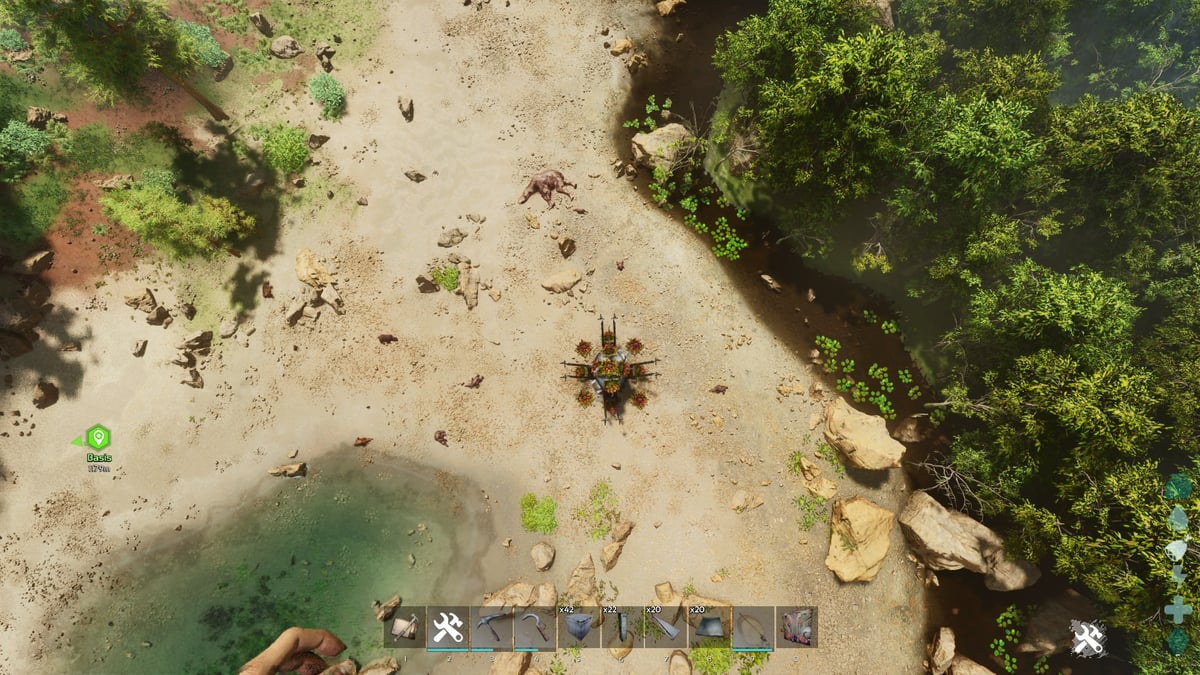Select the flat ceiling piece stack
Screen dimensions: 1200x675
709,627
